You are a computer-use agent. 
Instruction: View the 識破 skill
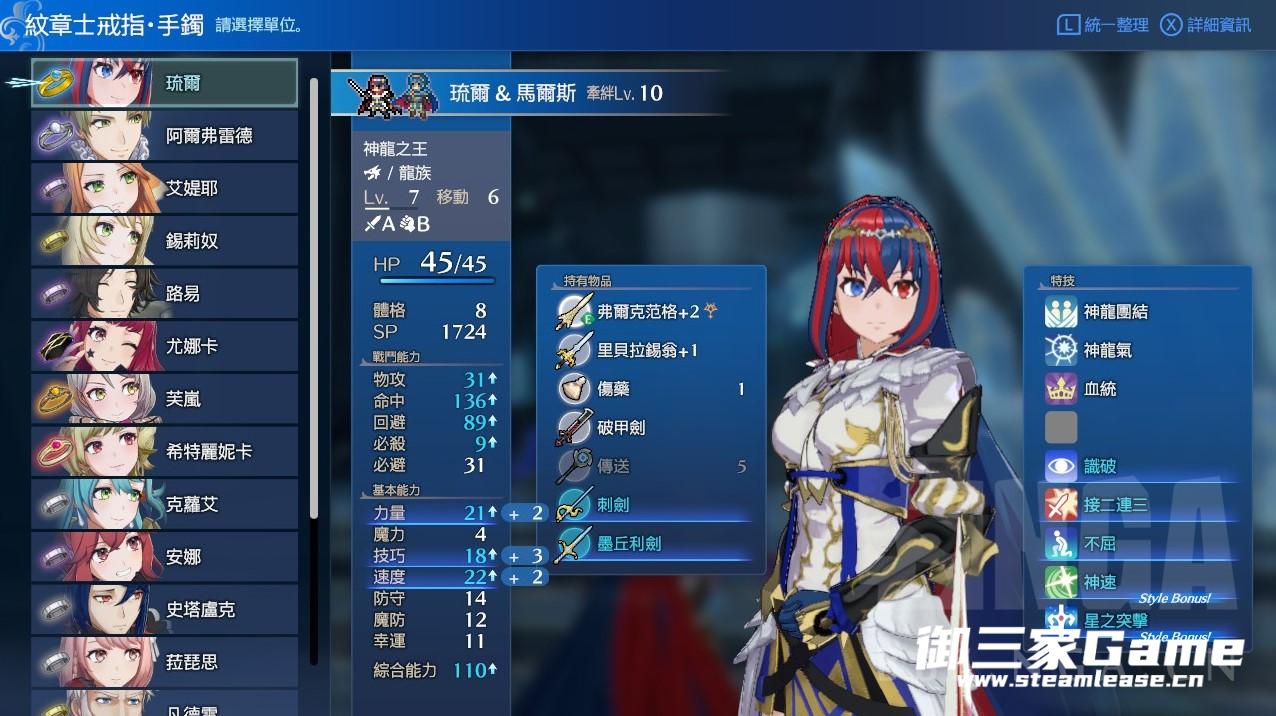(1100, 466)
